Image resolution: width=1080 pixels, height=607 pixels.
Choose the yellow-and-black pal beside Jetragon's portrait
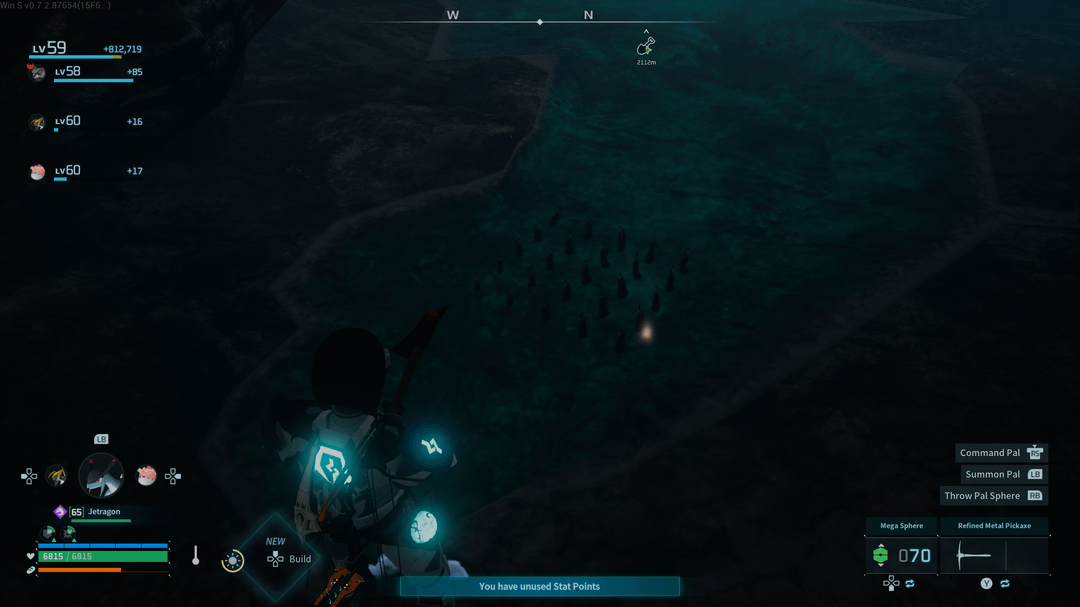(x=57, y=476)
